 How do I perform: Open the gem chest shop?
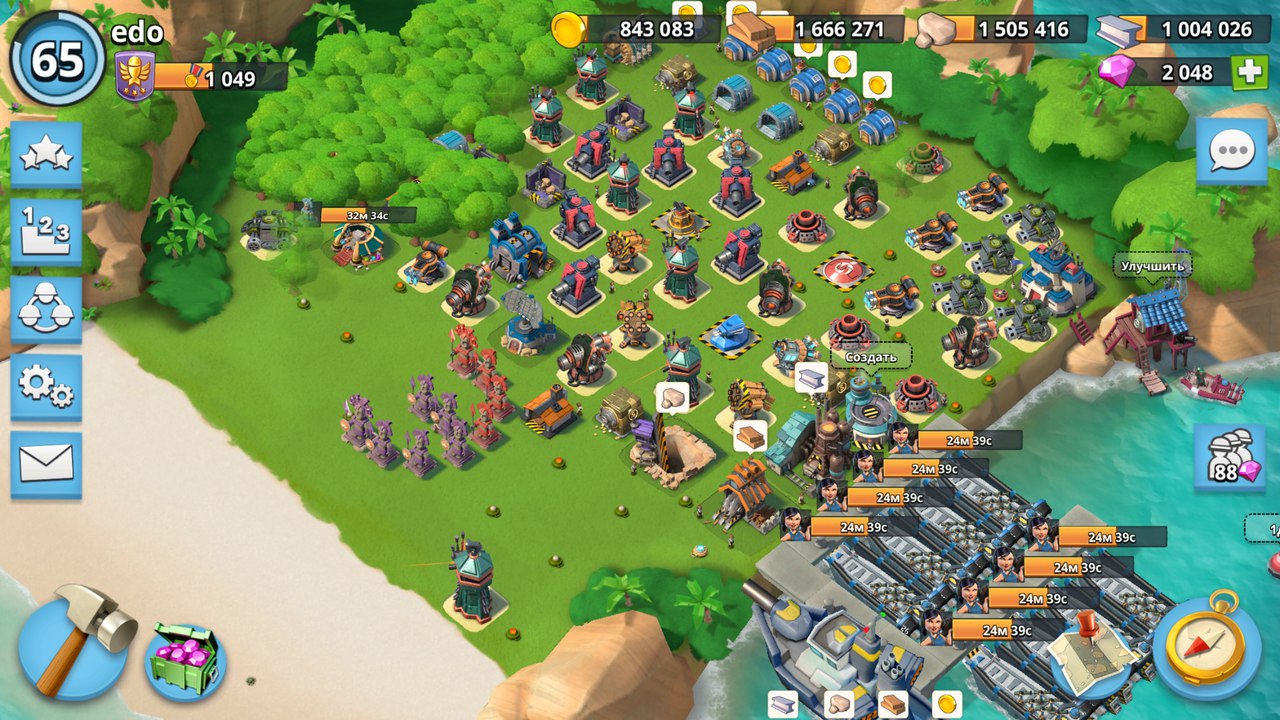(185, 660)
